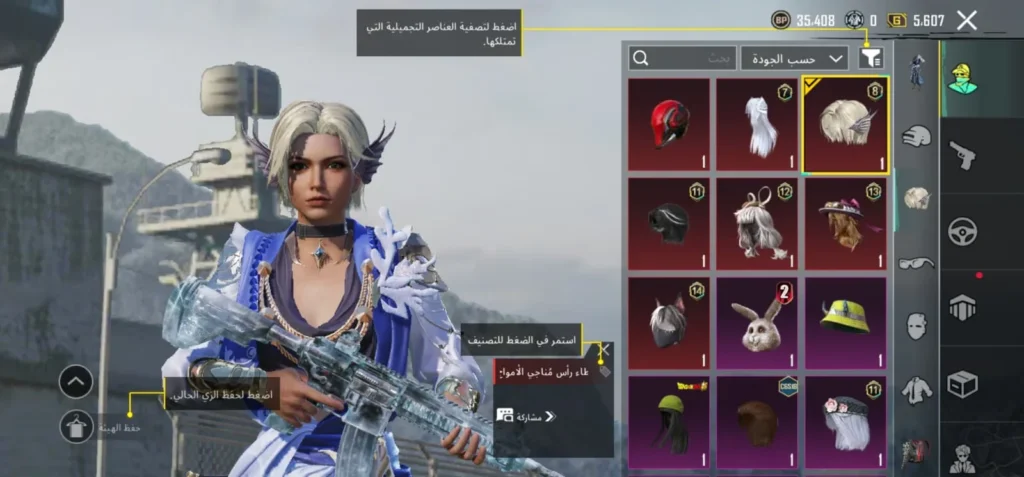Open the item filter funnel button
This screenshot has width=1024, height=477.
coord(871,58)
